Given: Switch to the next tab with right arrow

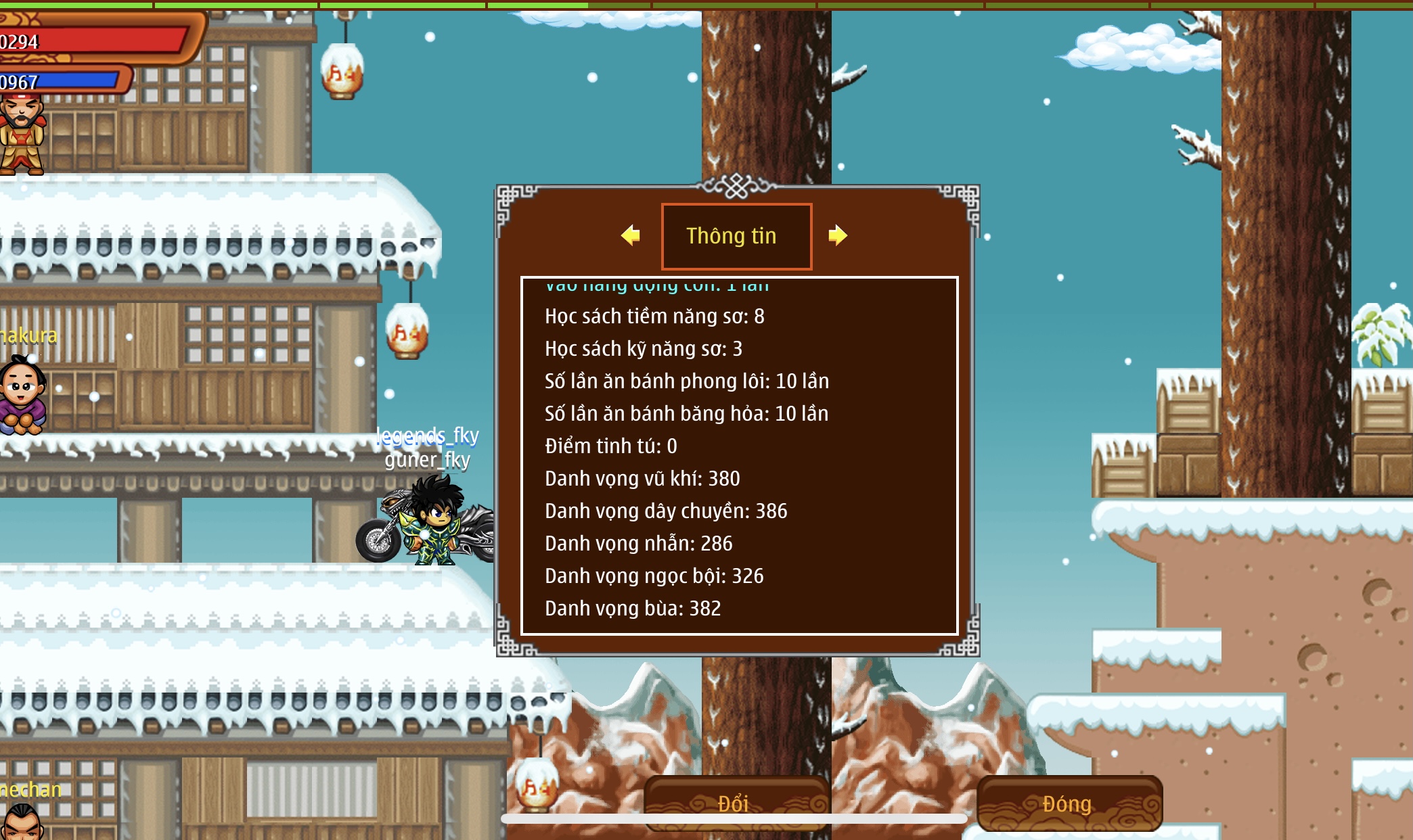Looking at the screenshot, I should click(837, 235).
